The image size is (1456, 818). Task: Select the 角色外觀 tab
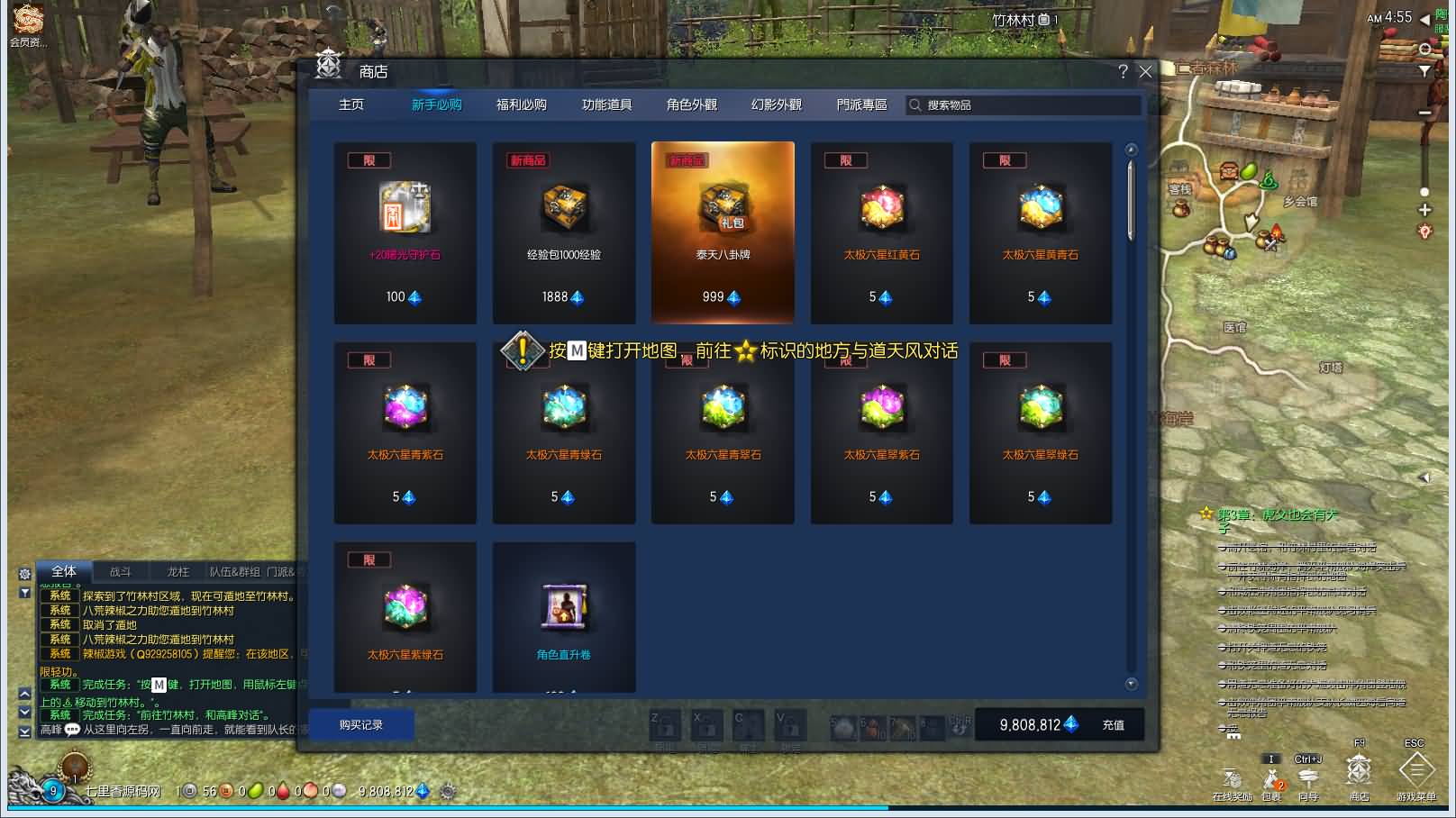(x=691, y=105)
